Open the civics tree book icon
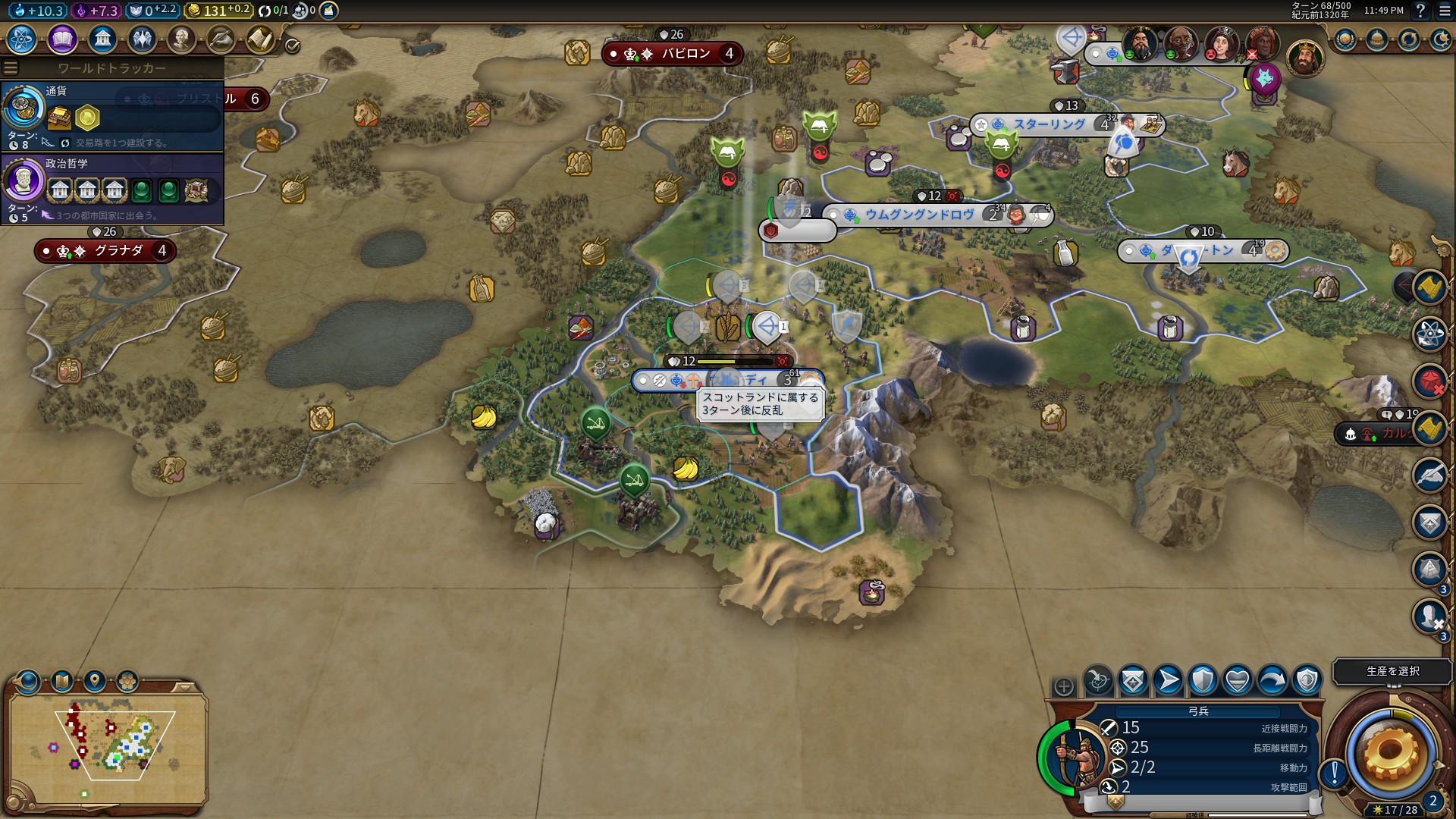This screenshot has width=1456, height=819. point(62,39)
